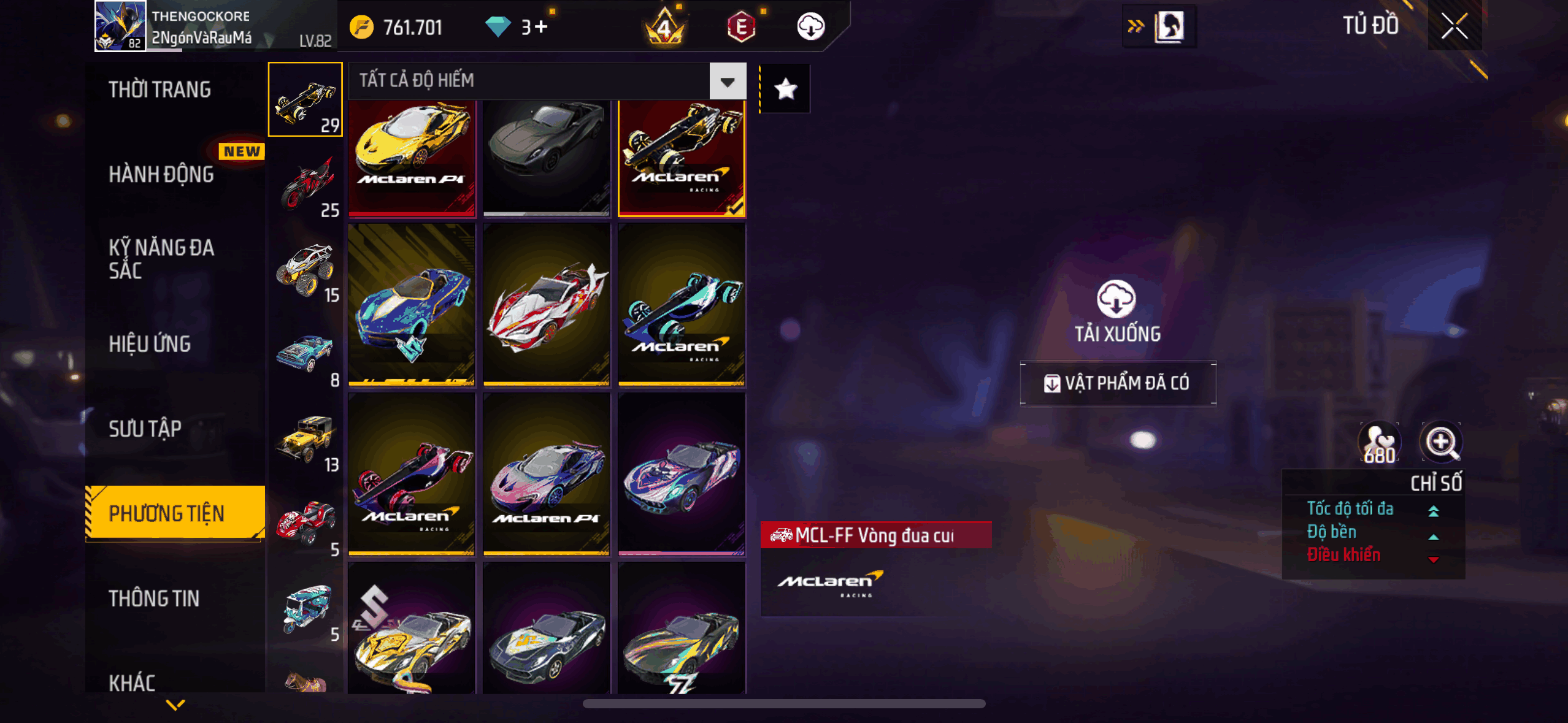Switch to the Hành Động tab

(x=161, y=174)
